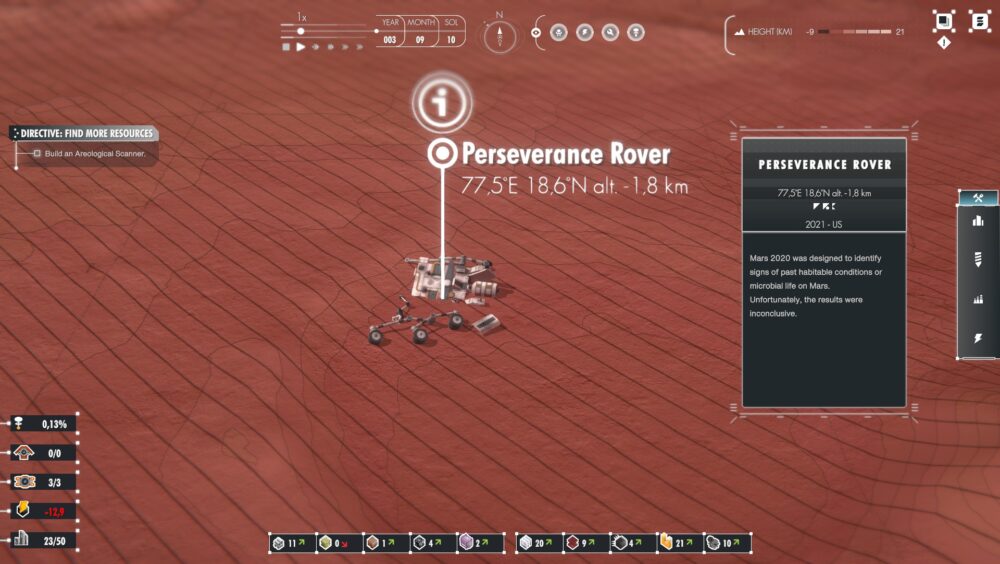
Task: Click the play button in time controls
Action: (299, 47)
